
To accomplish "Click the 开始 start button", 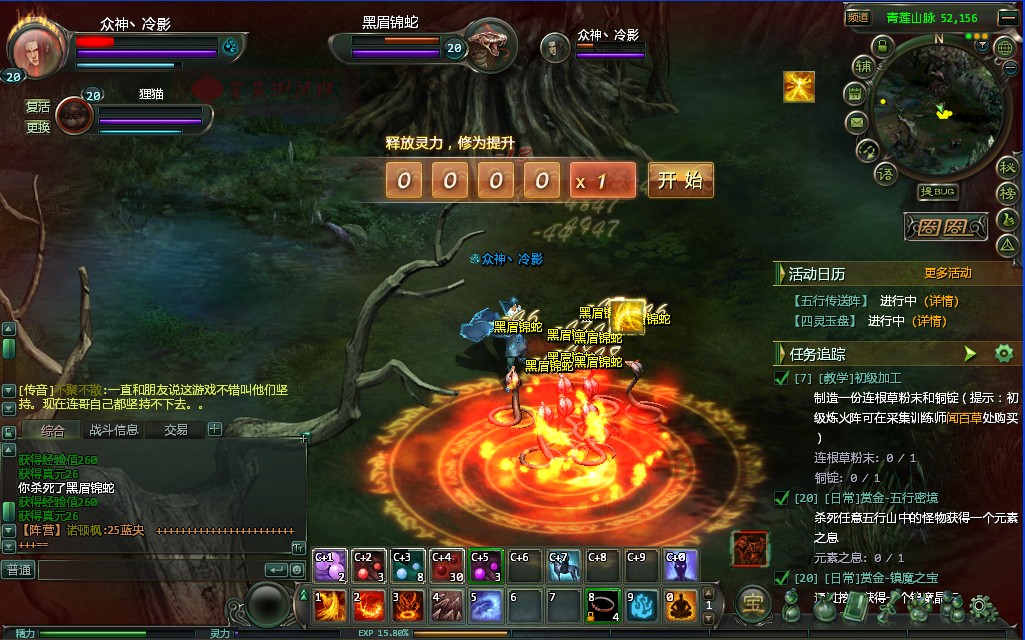I will point(681,180).
